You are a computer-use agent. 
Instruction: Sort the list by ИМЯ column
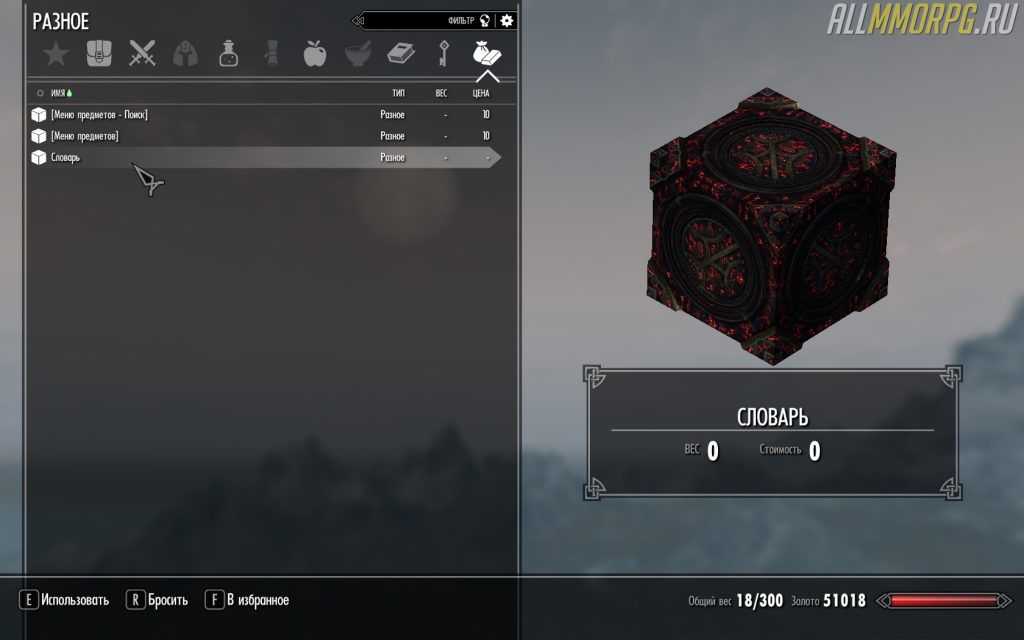click(58, 92)
